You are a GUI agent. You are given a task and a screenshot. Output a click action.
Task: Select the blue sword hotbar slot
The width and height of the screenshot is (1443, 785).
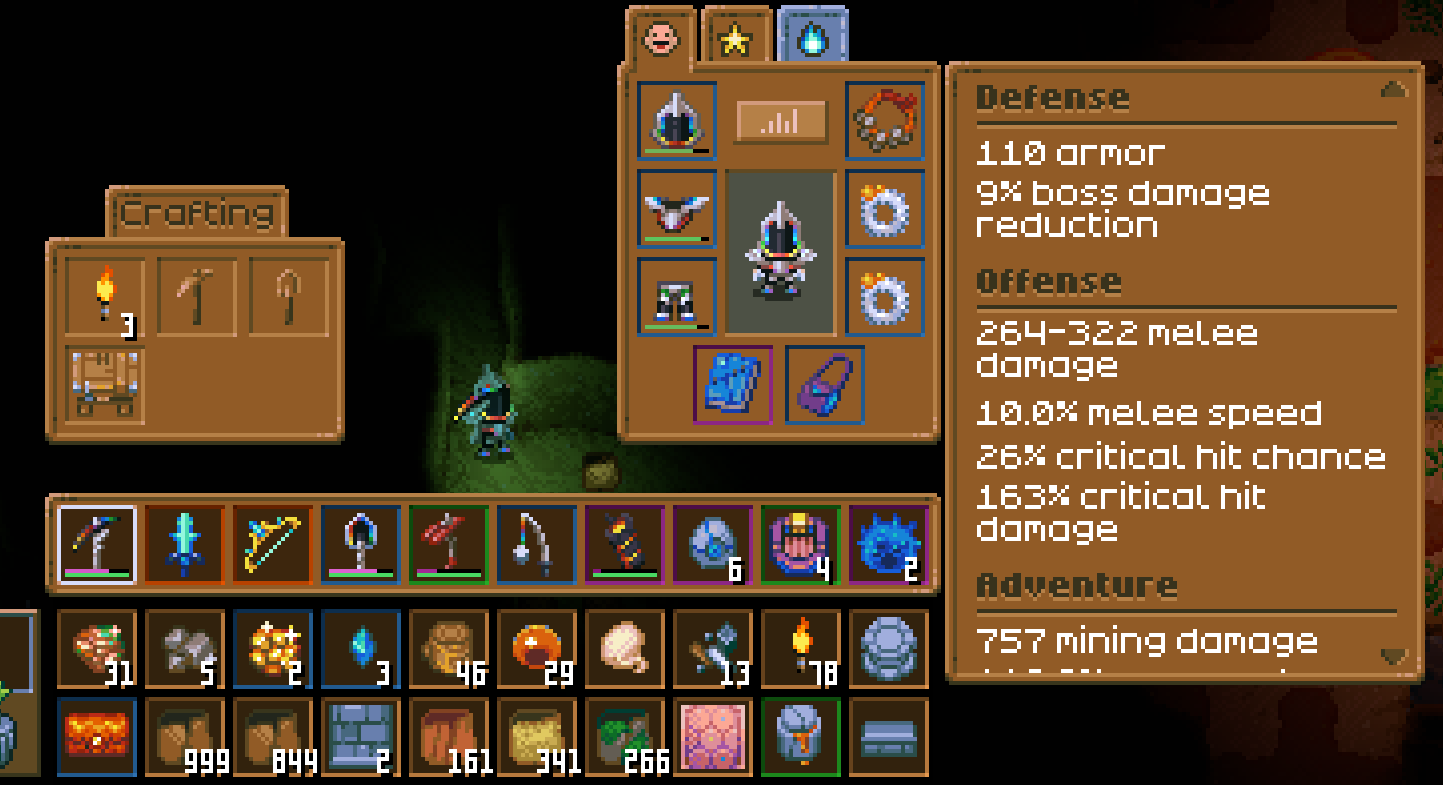185,545
